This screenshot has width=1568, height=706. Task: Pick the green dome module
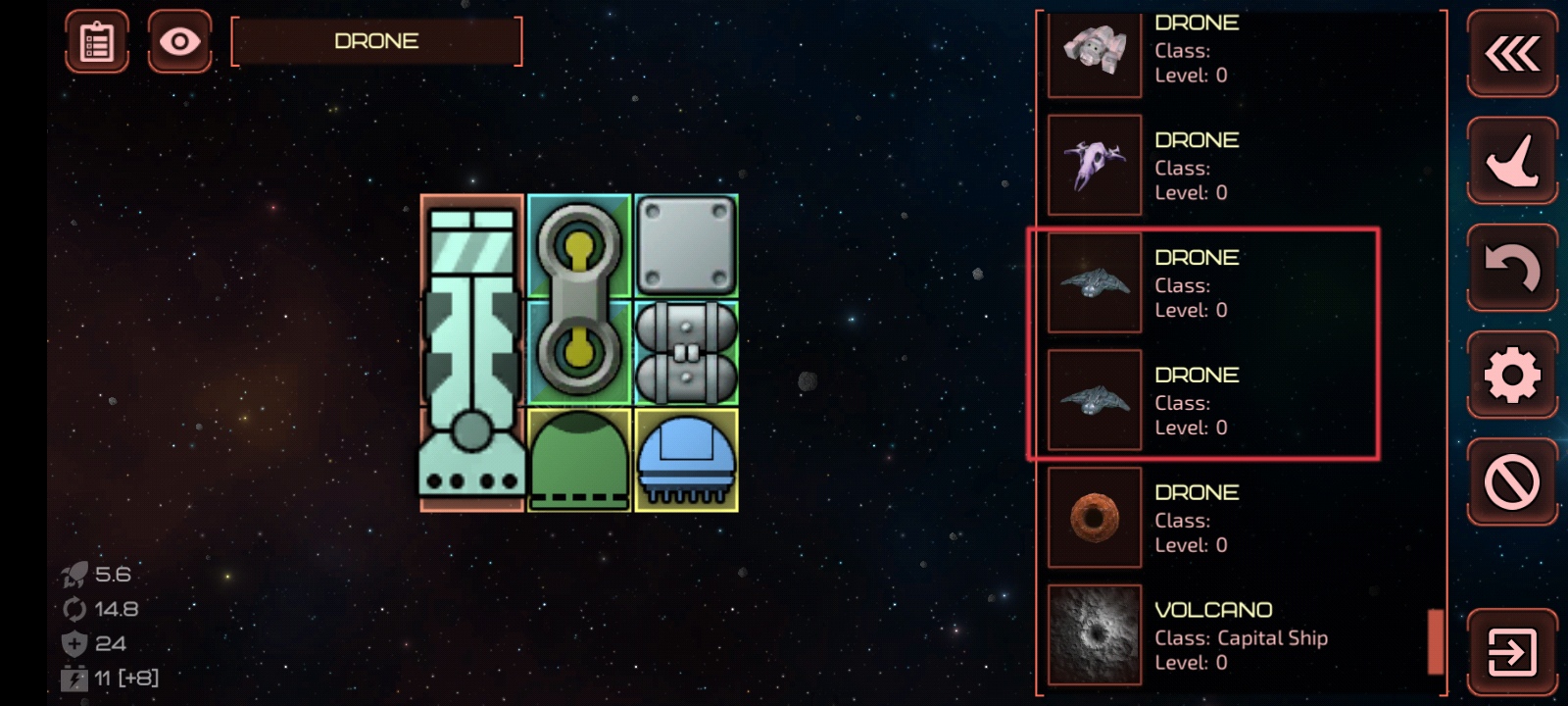[579, 459]
